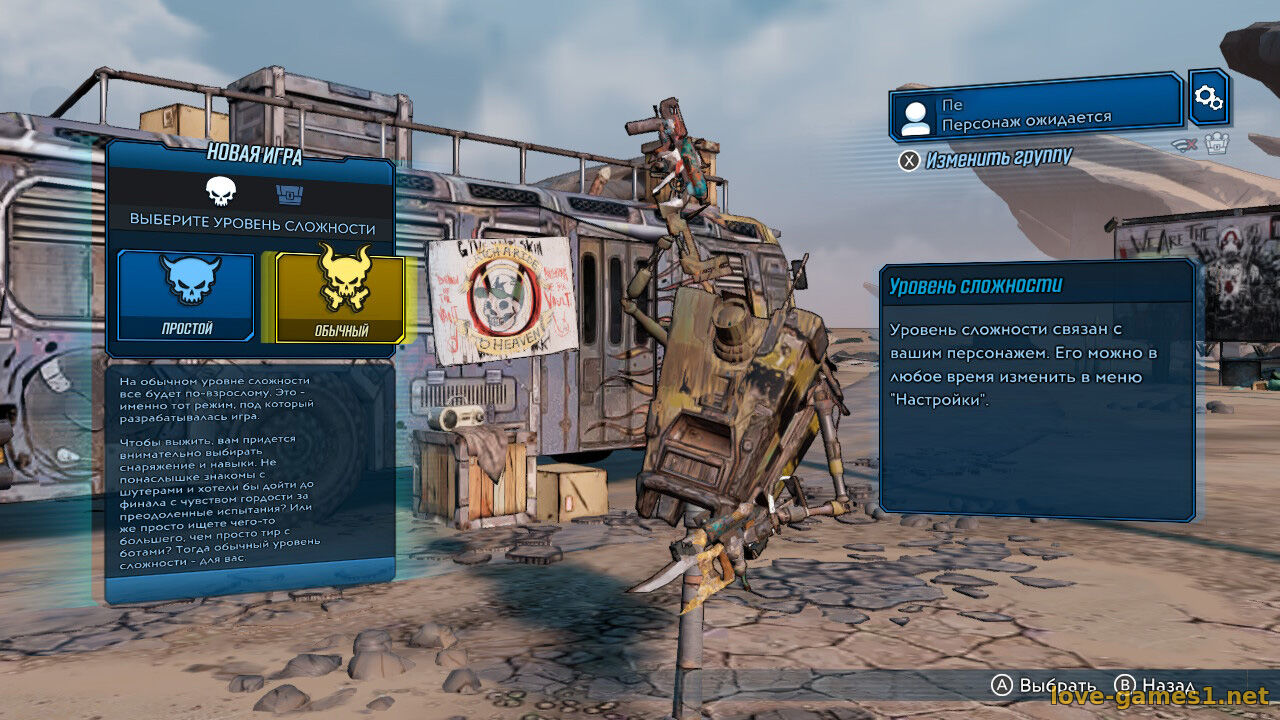
Task: Choose the Простой difficulty tile
Action: (187, 295)
